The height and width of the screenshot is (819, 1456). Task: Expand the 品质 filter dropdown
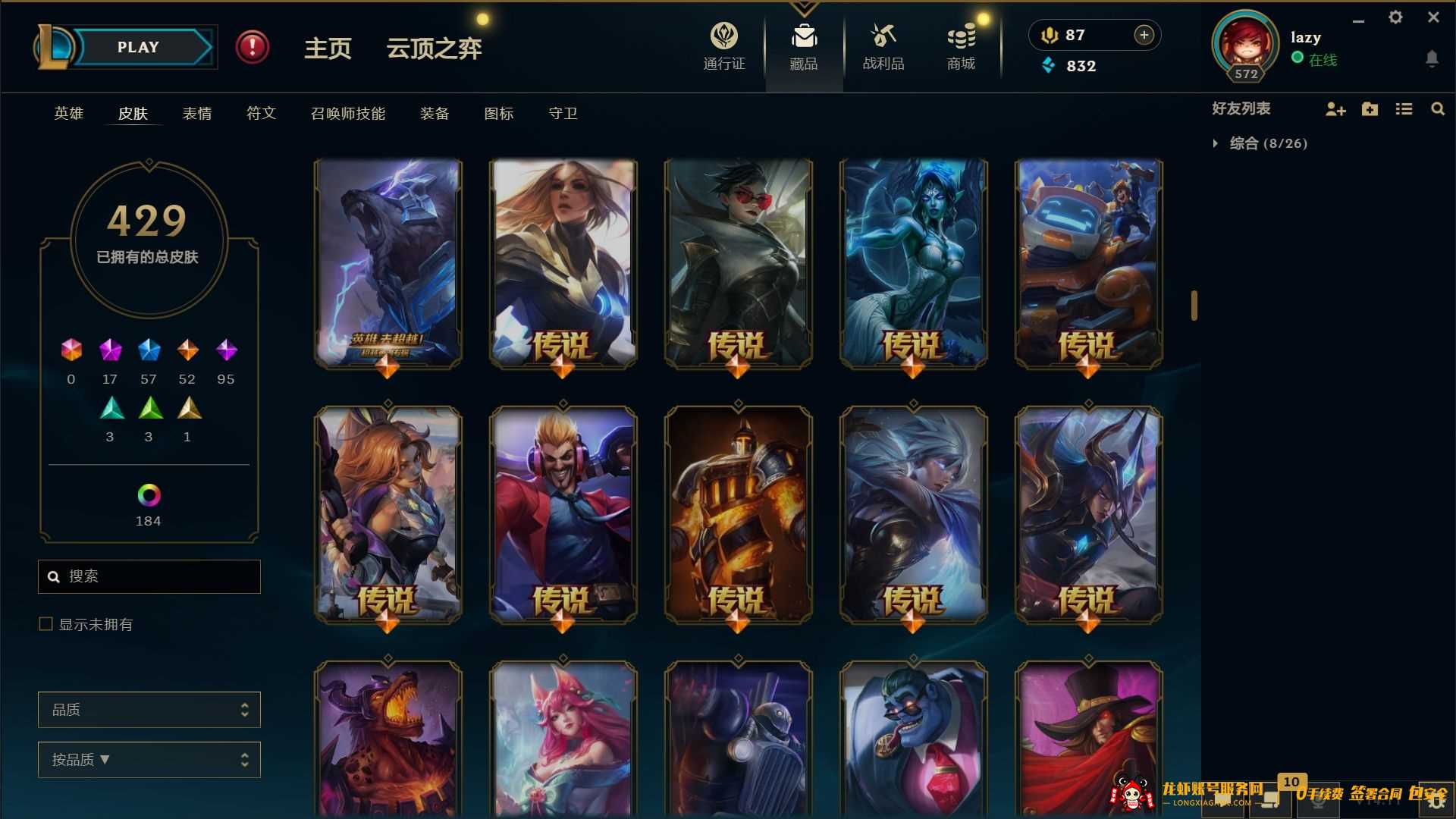point(149,710)
